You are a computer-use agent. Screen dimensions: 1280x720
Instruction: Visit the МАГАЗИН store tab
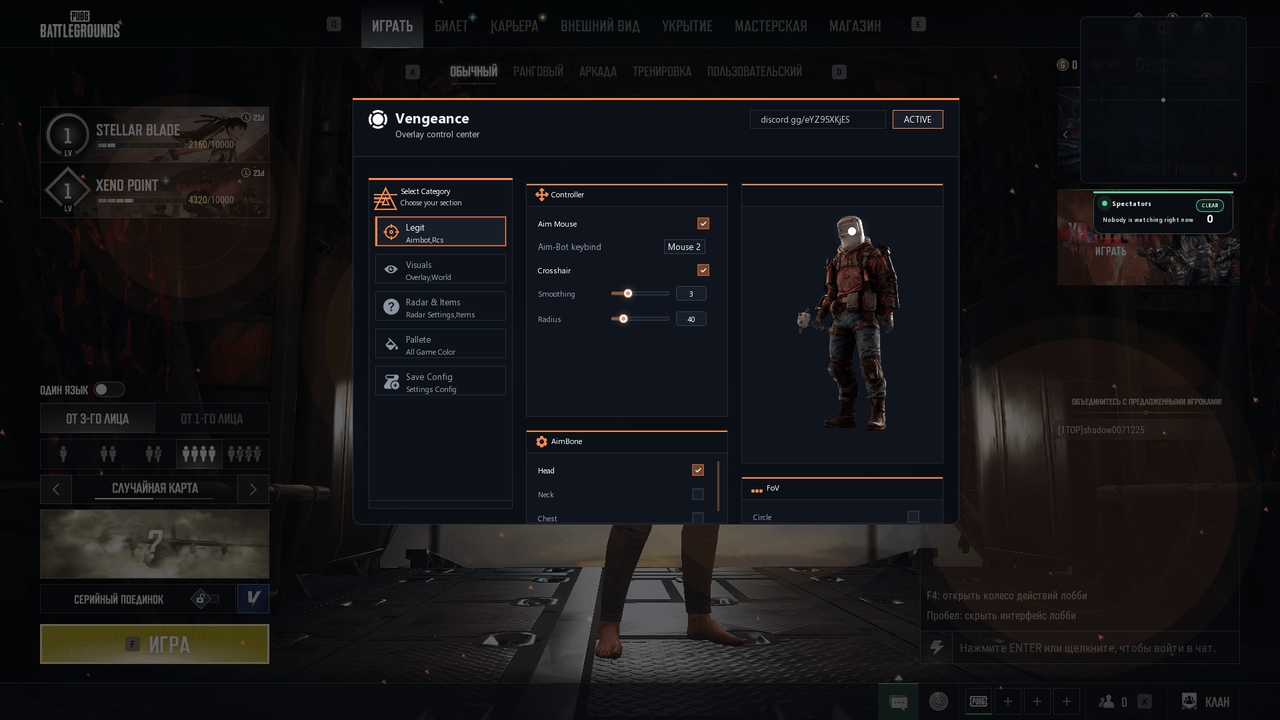[x=855, y=26]
